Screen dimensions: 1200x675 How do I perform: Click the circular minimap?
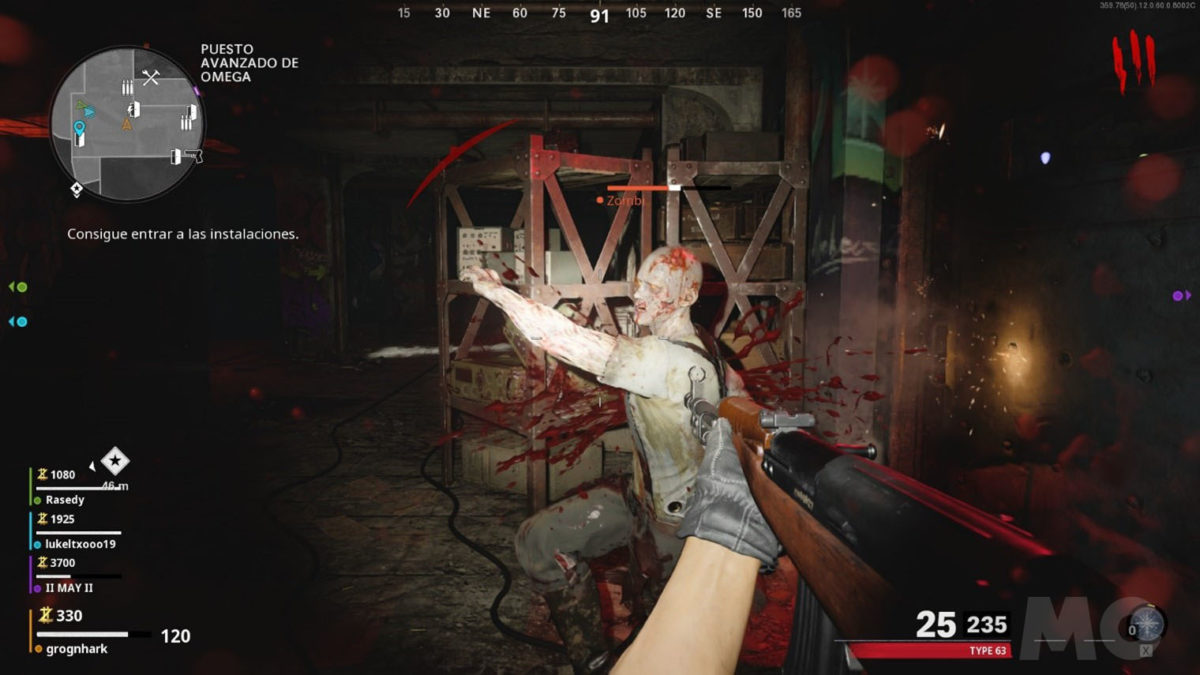pyautogui.click(x=126, y=124)
